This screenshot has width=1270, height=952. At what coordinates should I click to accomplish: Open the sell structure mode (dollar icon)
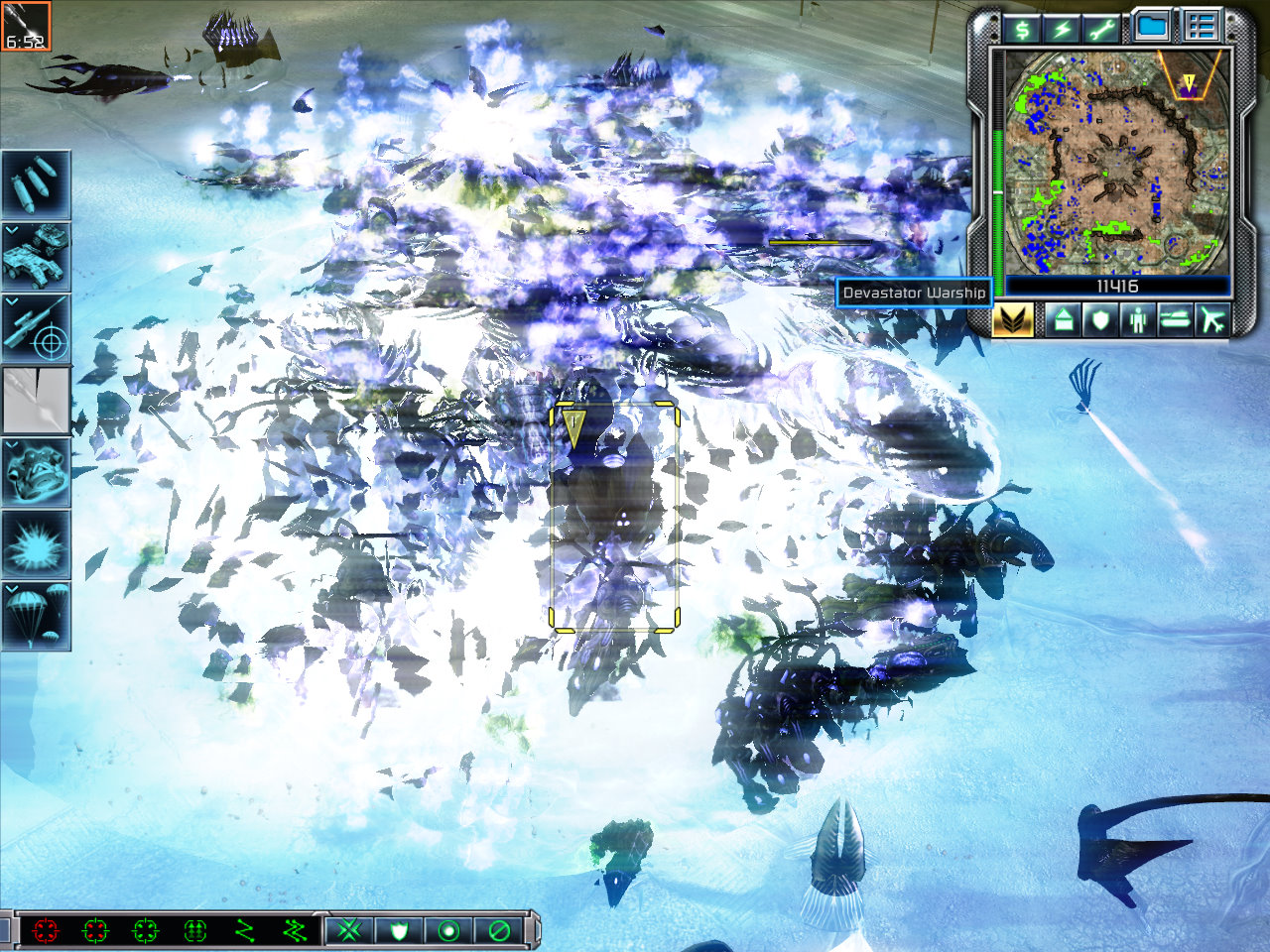click(x=1021, y=28)
